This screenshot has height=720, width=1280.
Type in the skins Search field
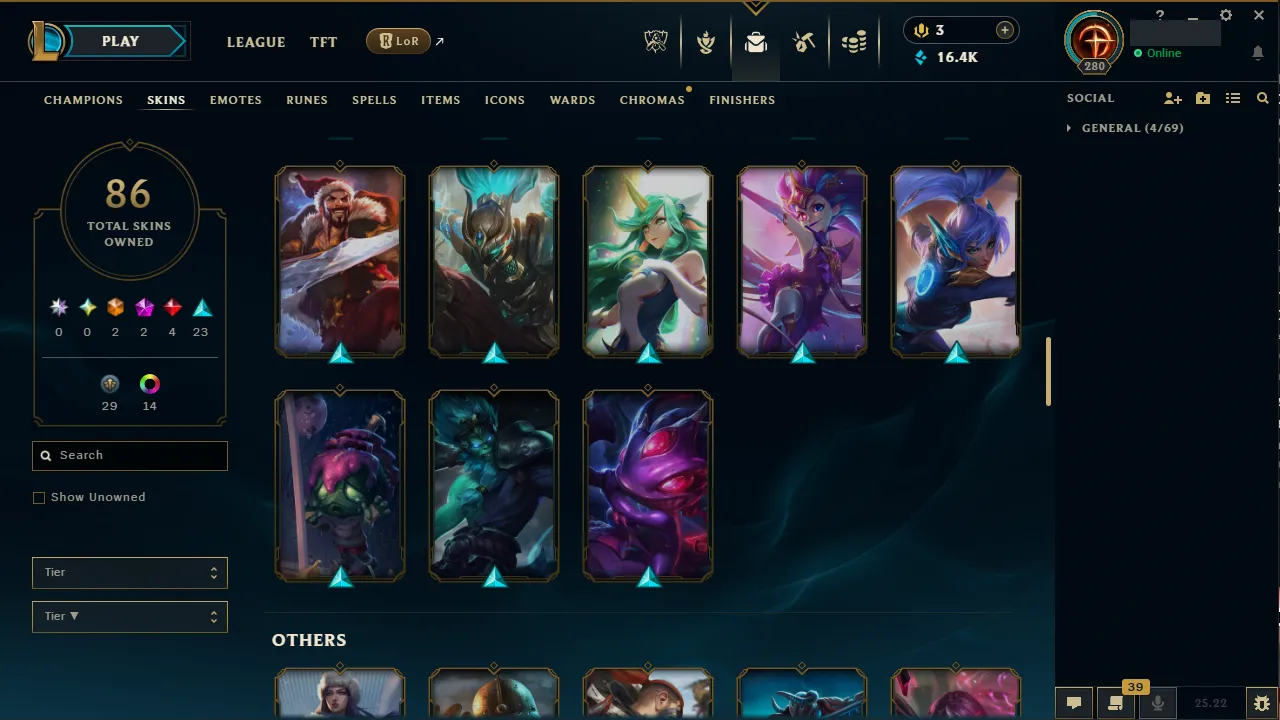tap(129, 455)
